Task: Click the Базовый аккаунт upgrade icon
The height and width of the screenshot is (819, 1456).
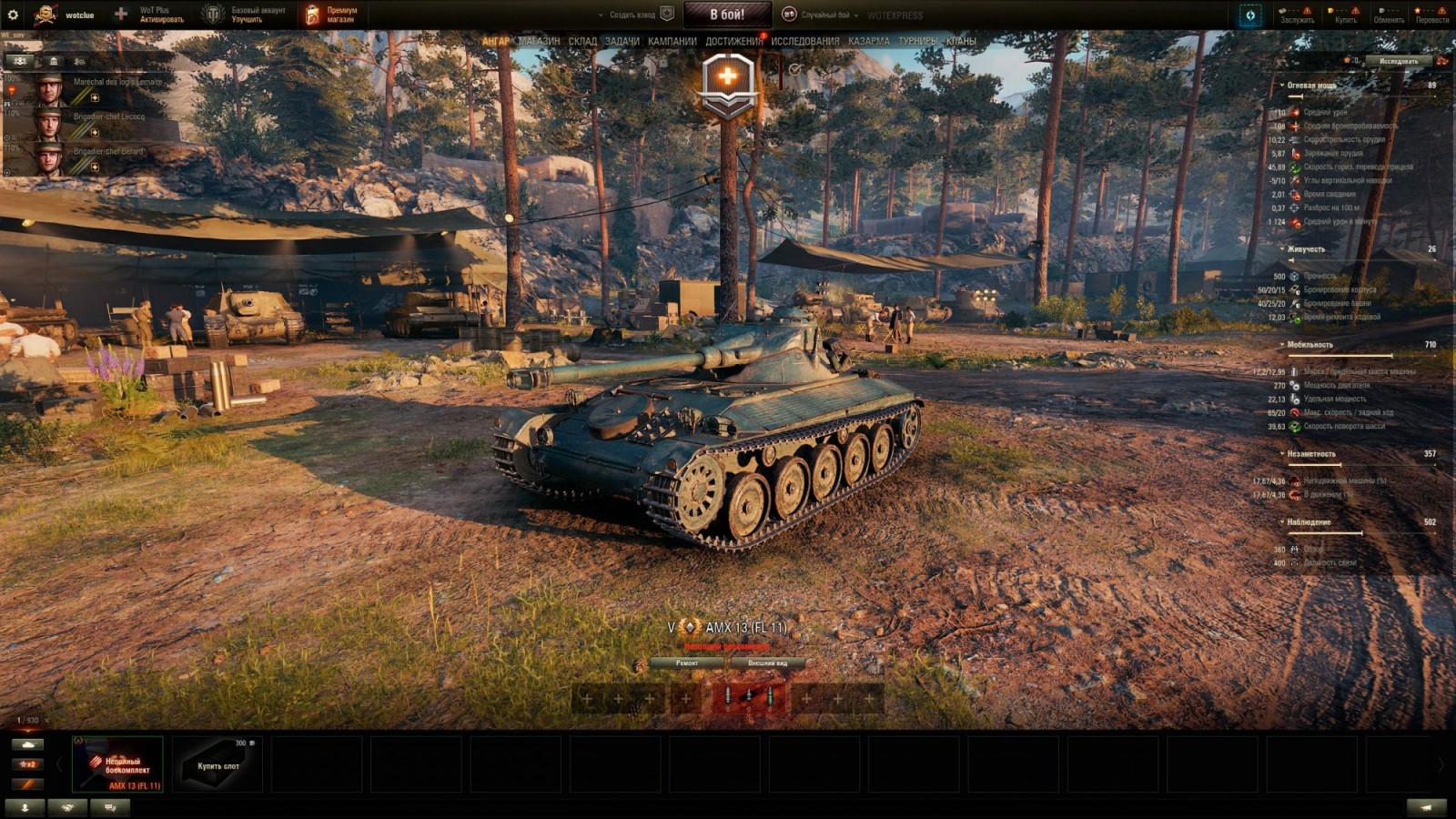Action: click(215, 15)
